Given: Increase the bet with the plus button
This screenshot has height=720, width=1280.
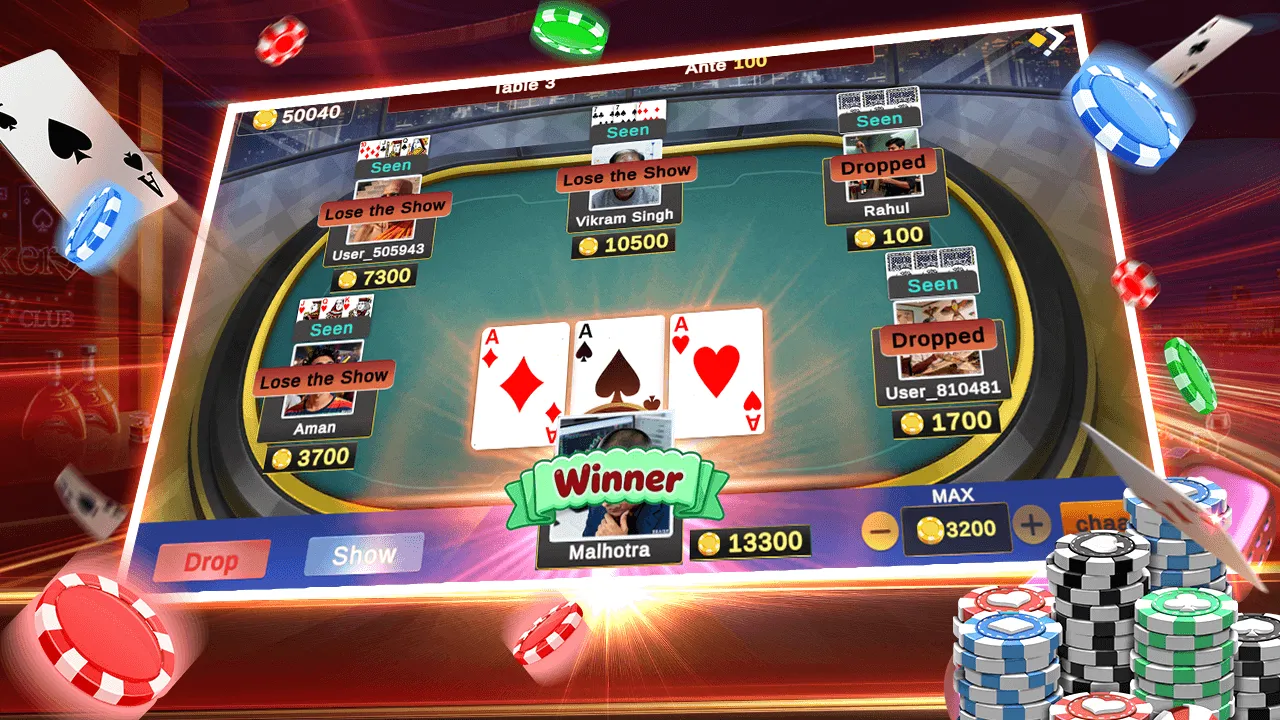Looking at the screenshot, I should 1032,523.
